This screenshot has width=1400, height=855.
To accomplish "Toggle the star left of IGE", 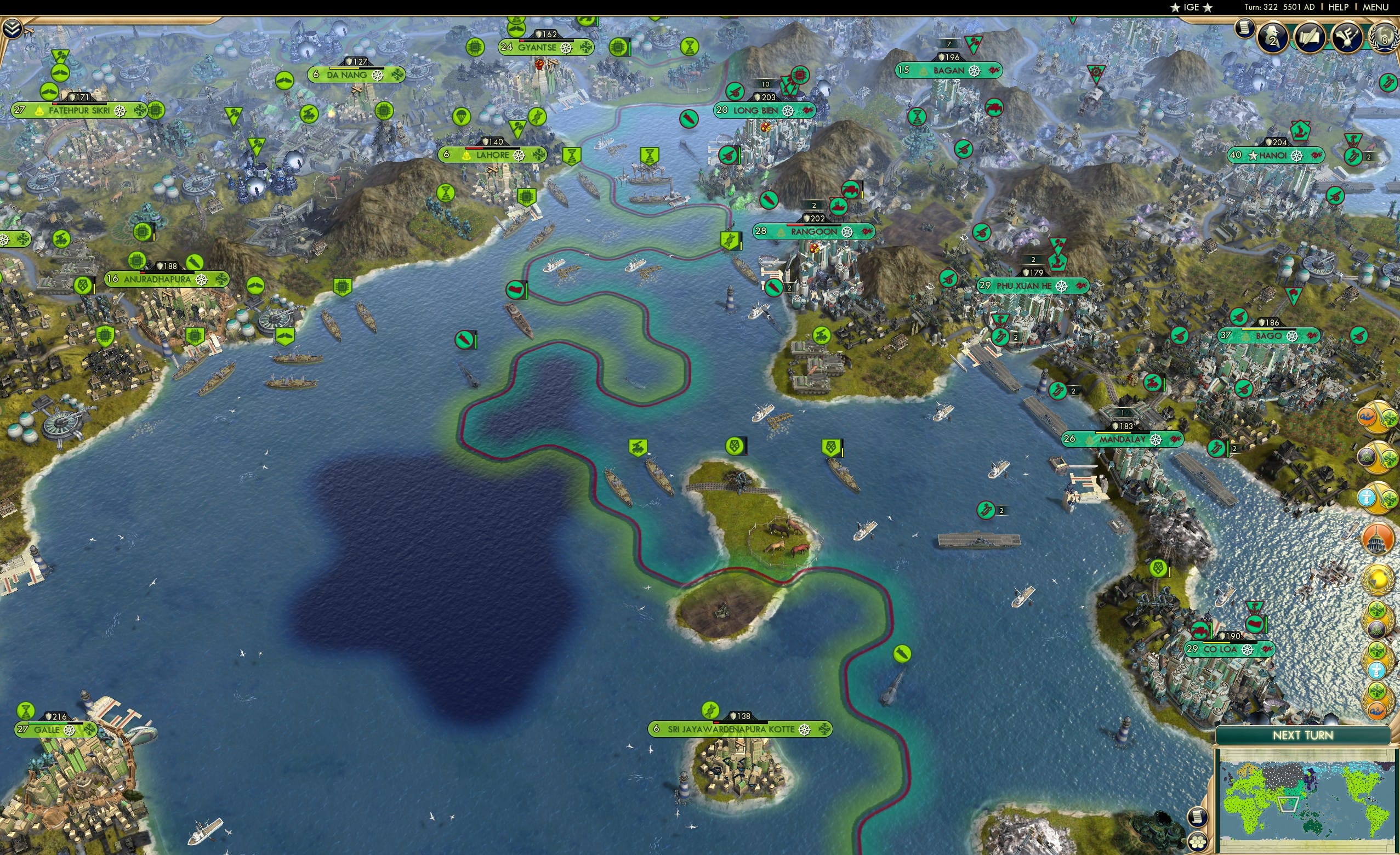I will click(1175, 7).
